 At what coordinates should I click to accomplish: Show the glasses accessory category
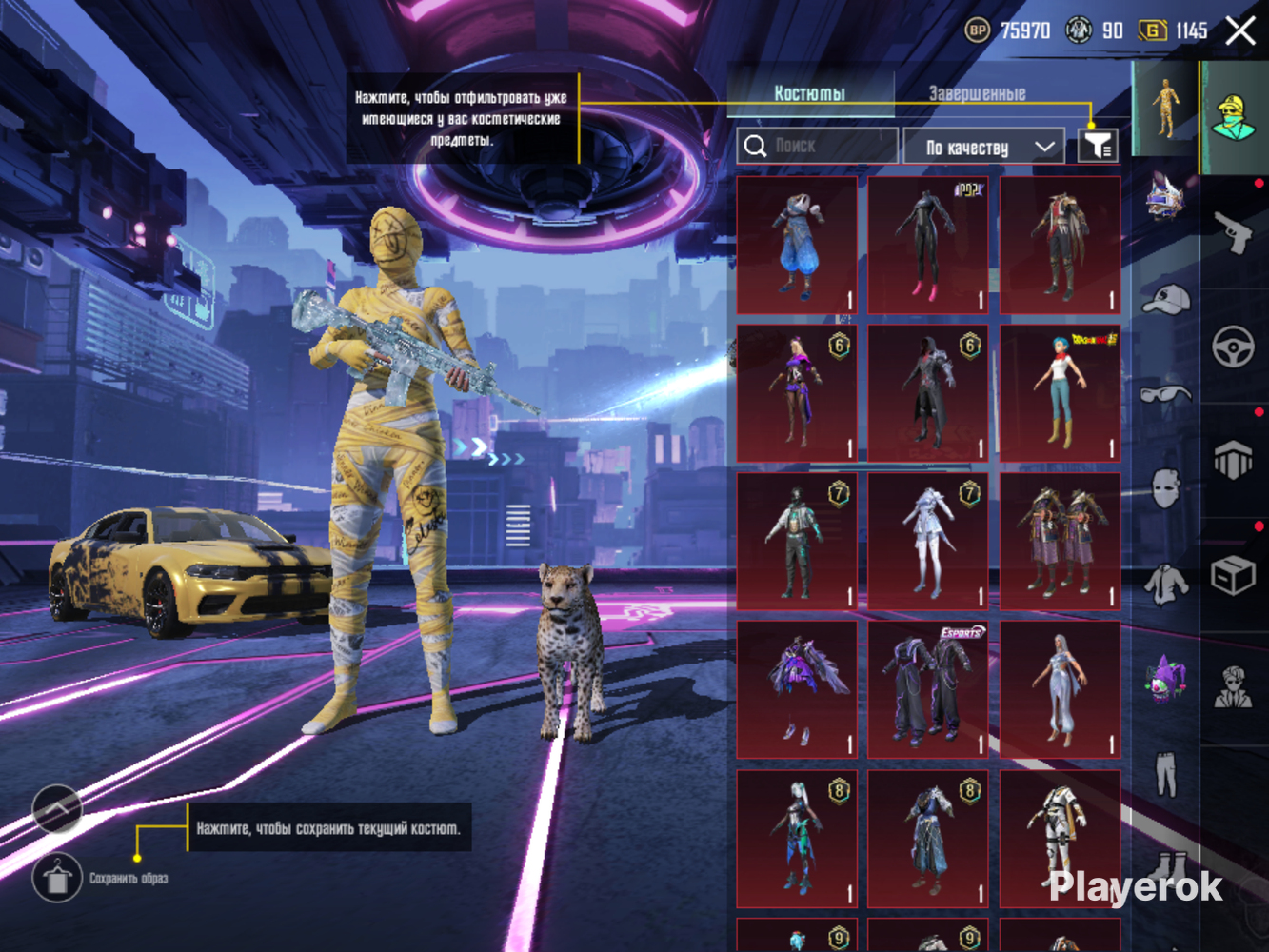(x=1166, y=393)
